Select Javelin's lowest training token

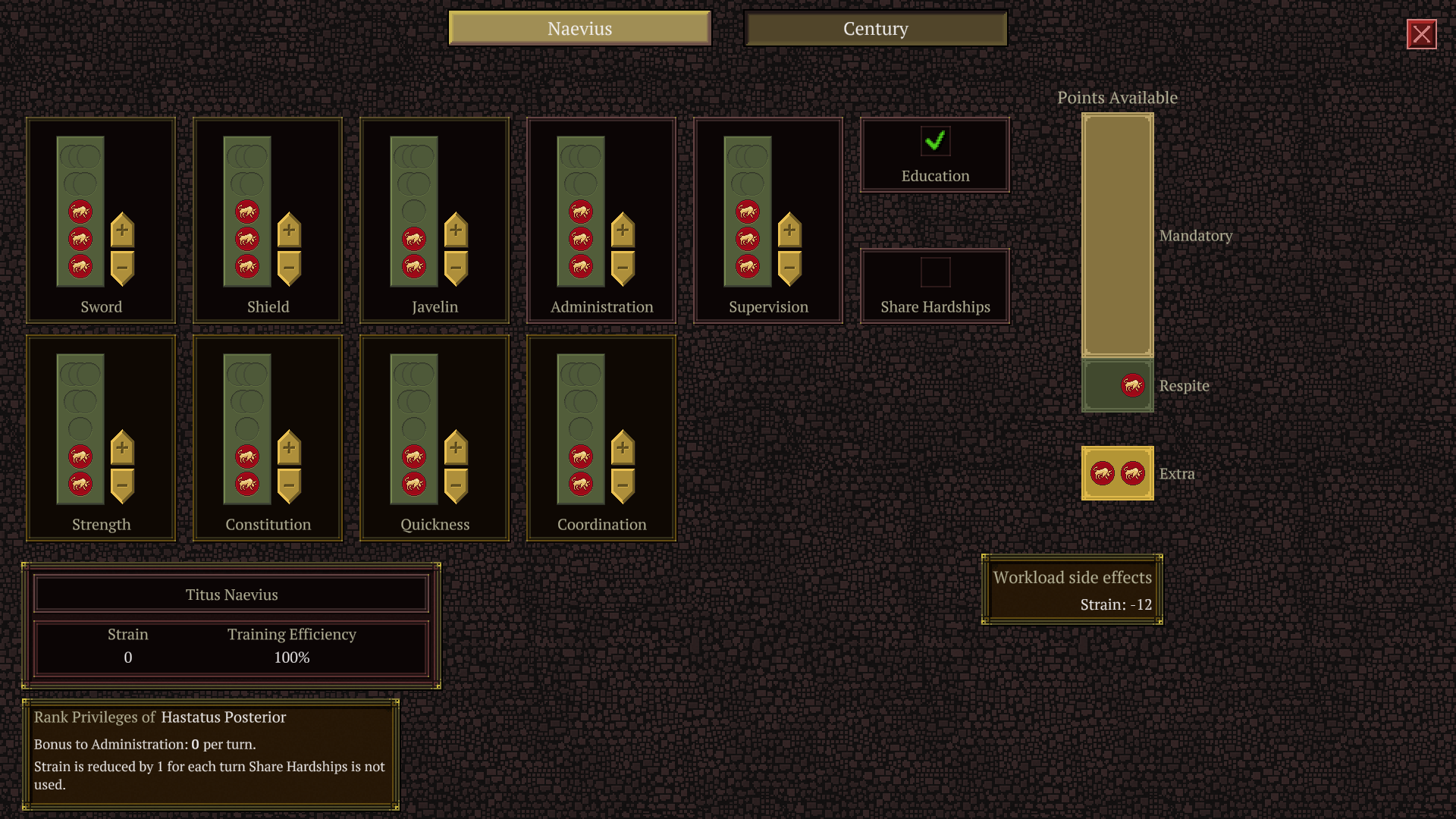click(413, 265)
